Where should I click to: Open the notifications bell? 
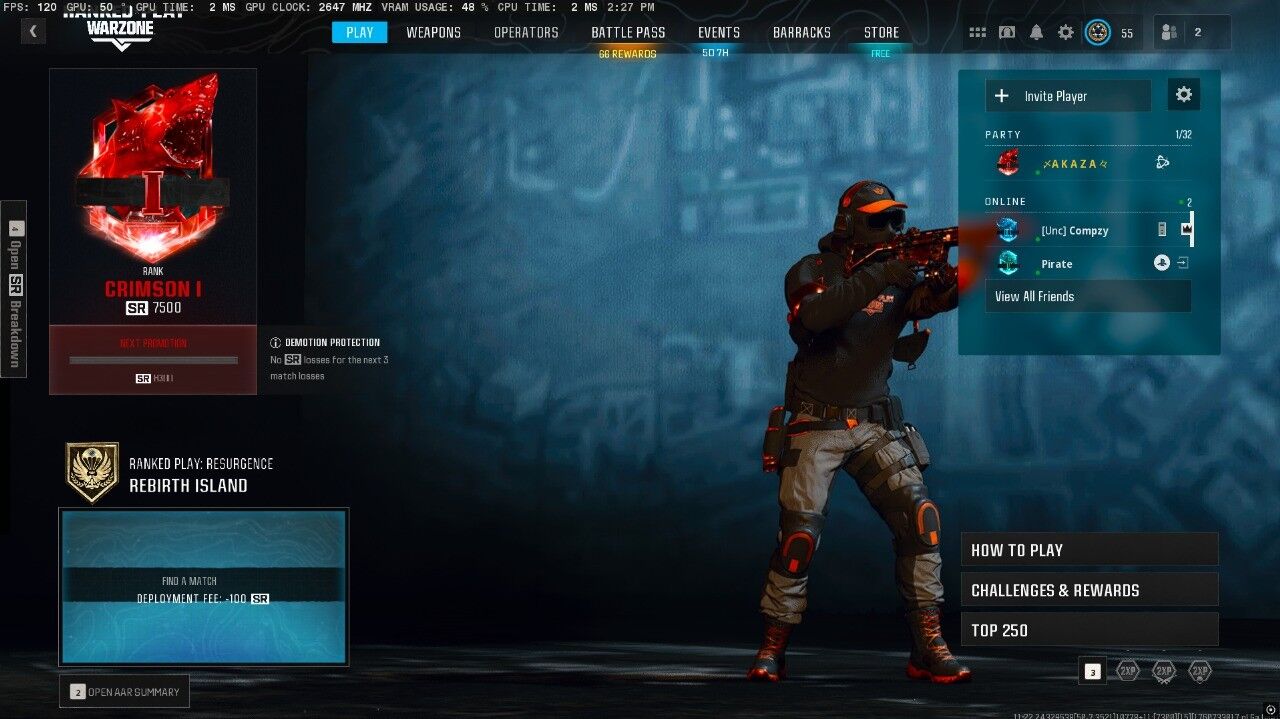coord(1036,33)
